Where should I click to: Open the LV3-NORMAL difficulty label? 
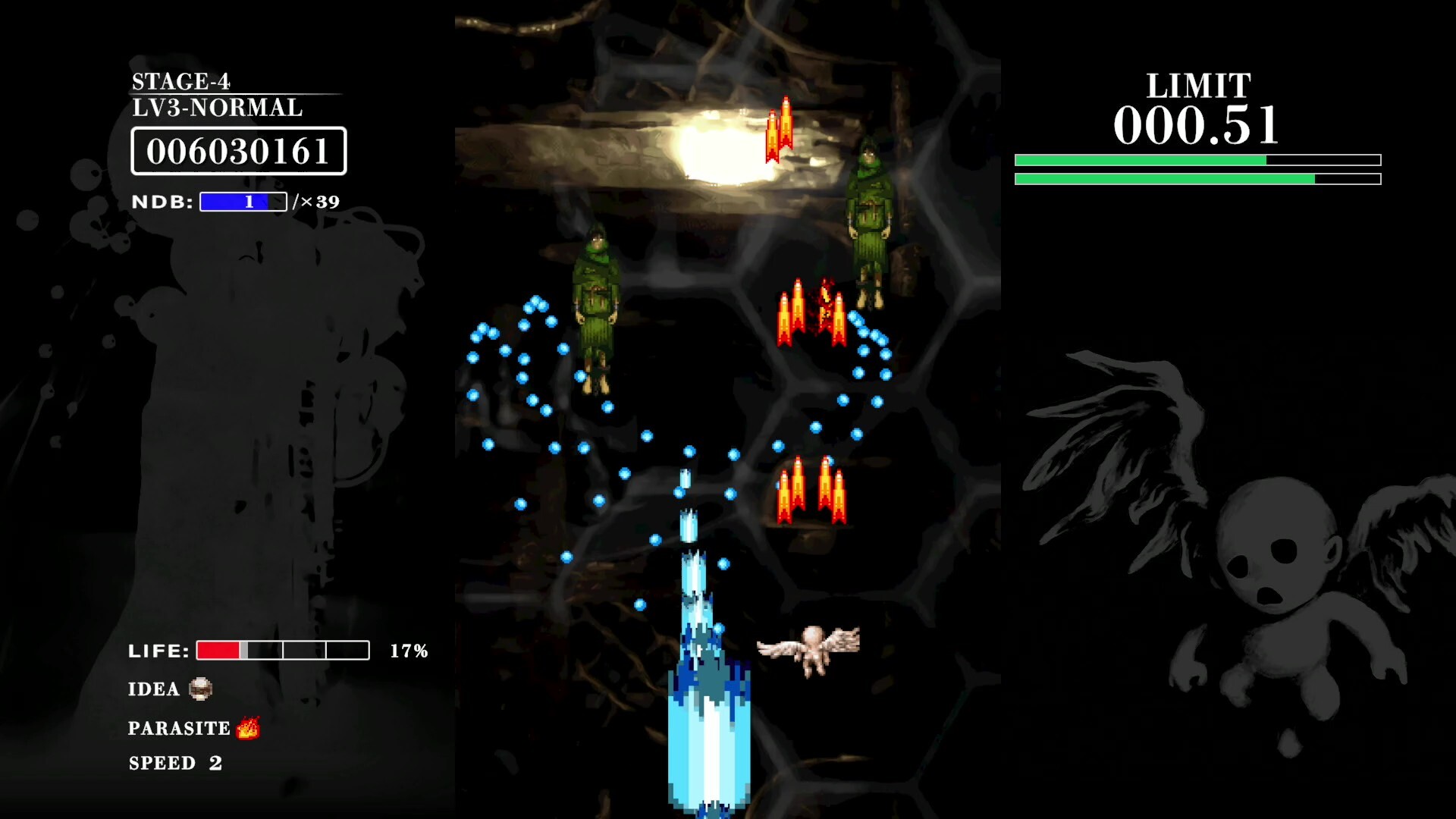coord(215,108)
